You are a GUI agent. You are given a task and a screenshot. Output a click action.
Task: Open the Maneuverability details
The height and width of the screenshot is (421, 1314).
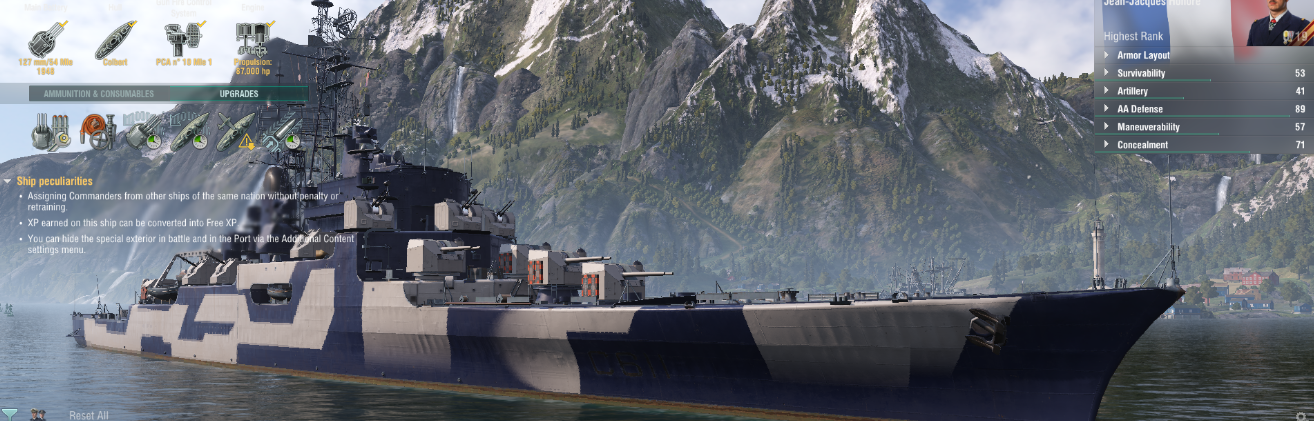1148,127
